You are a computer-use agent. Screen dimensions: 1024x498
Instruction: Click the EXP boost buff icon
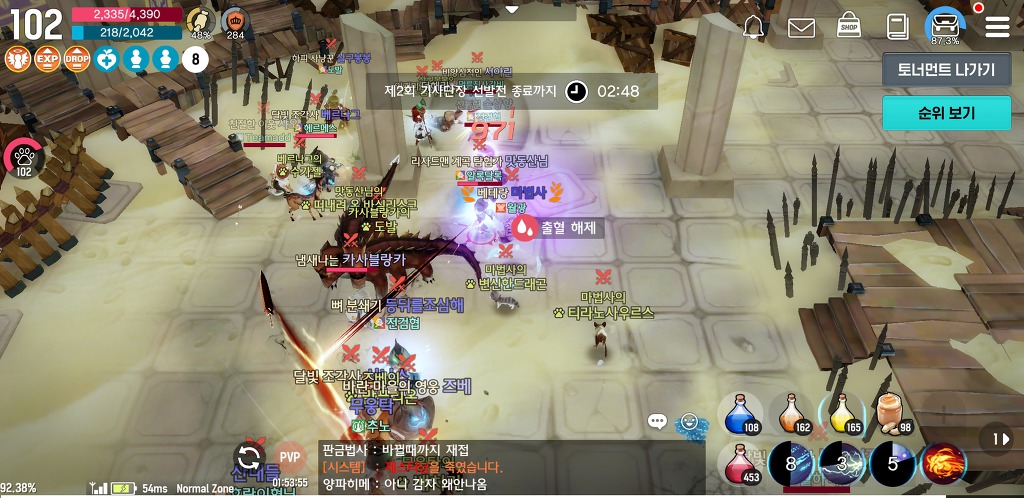(47, 58)
